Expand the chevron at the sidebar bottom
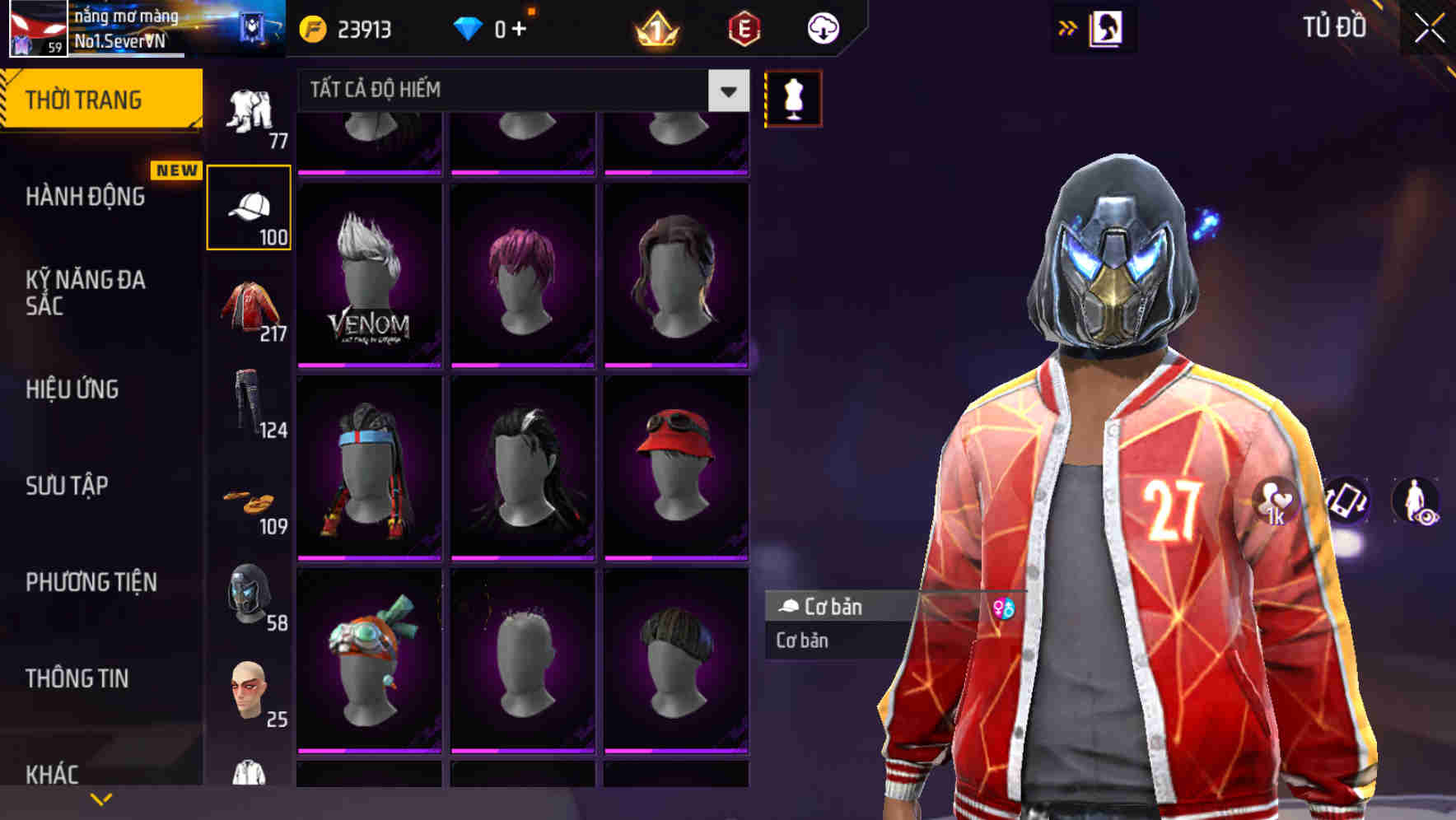The height and width of the screenshot is (820, 1456). coord(101,799)
